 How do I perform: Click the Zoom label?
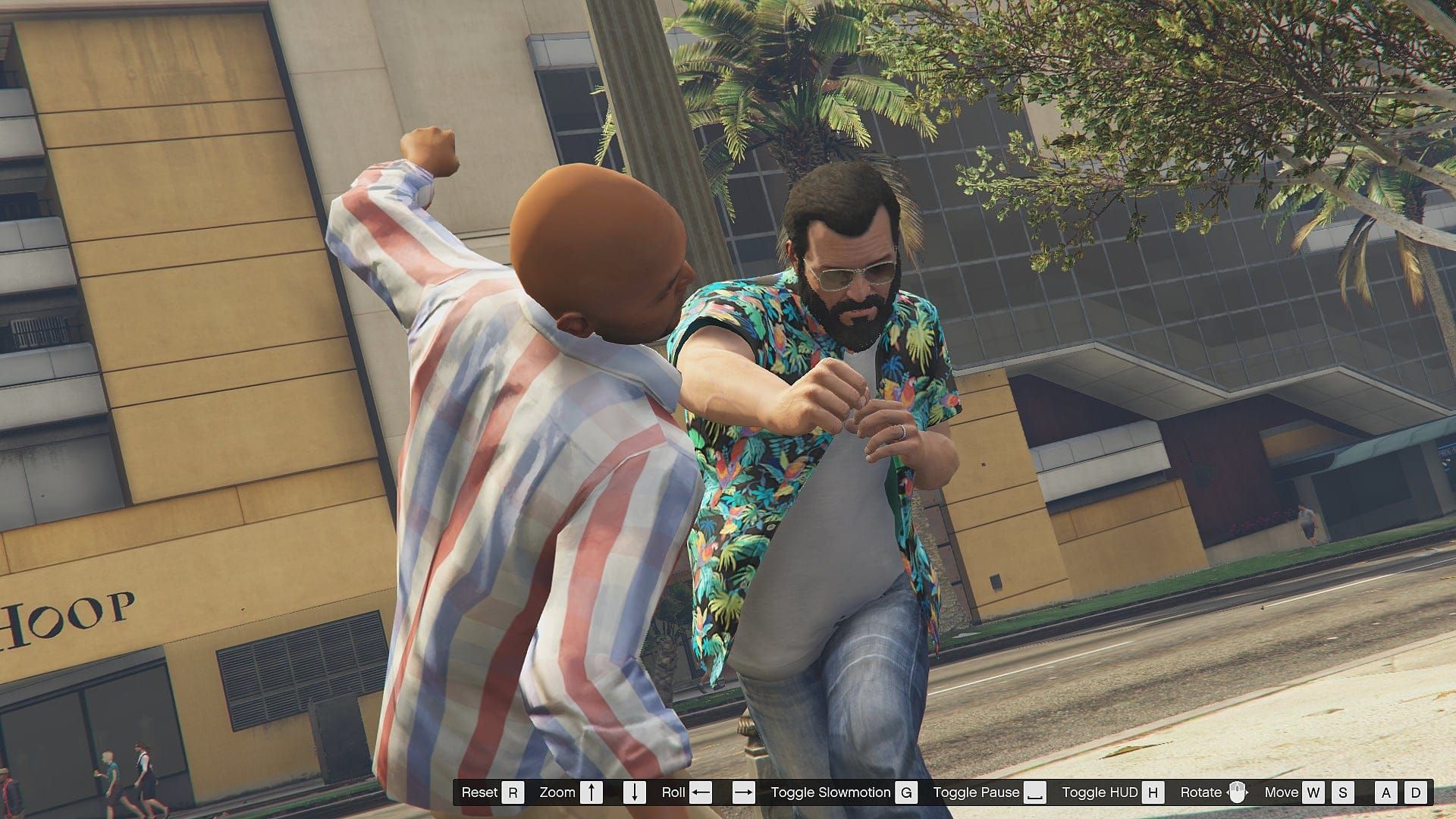click(x=557, y=793)
